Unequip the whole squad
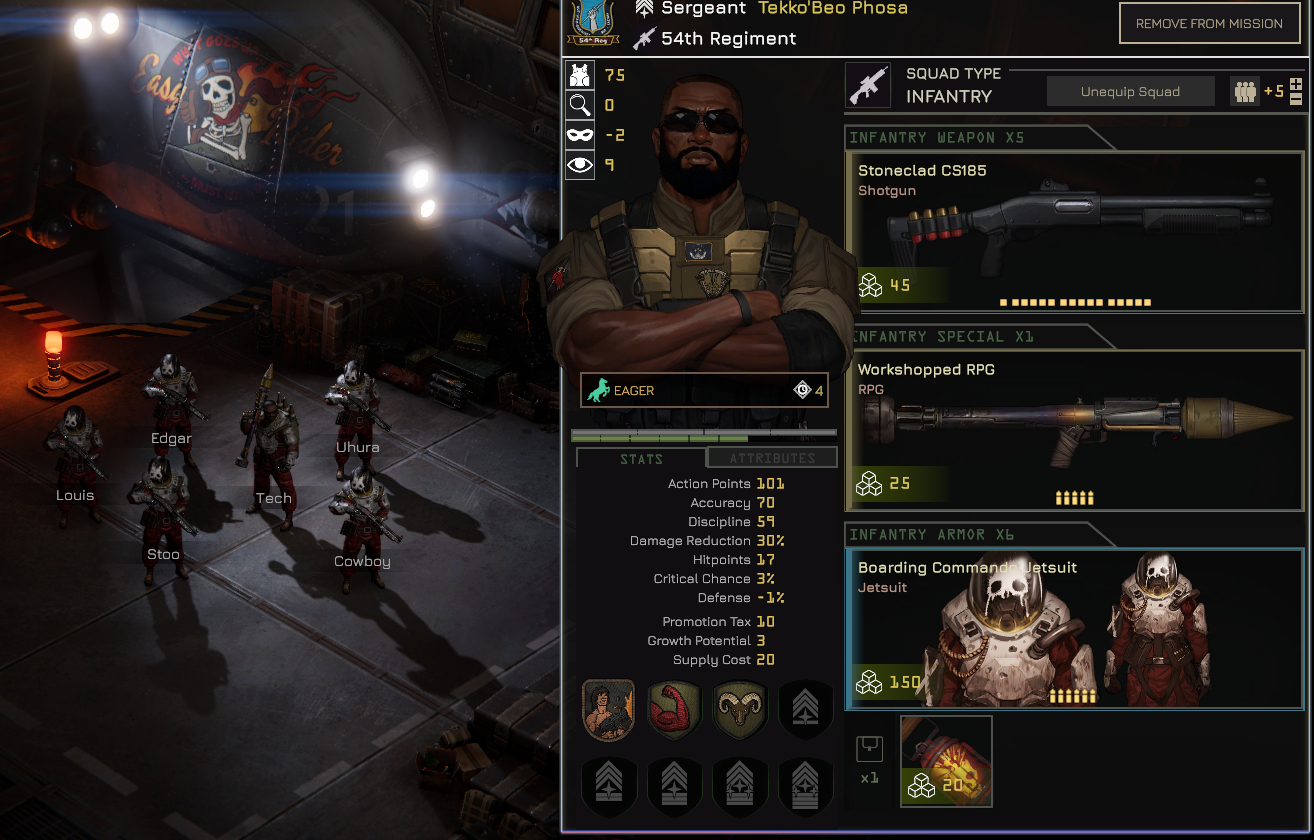This screenshot has width=1314, height=840. click(1130, 92)
